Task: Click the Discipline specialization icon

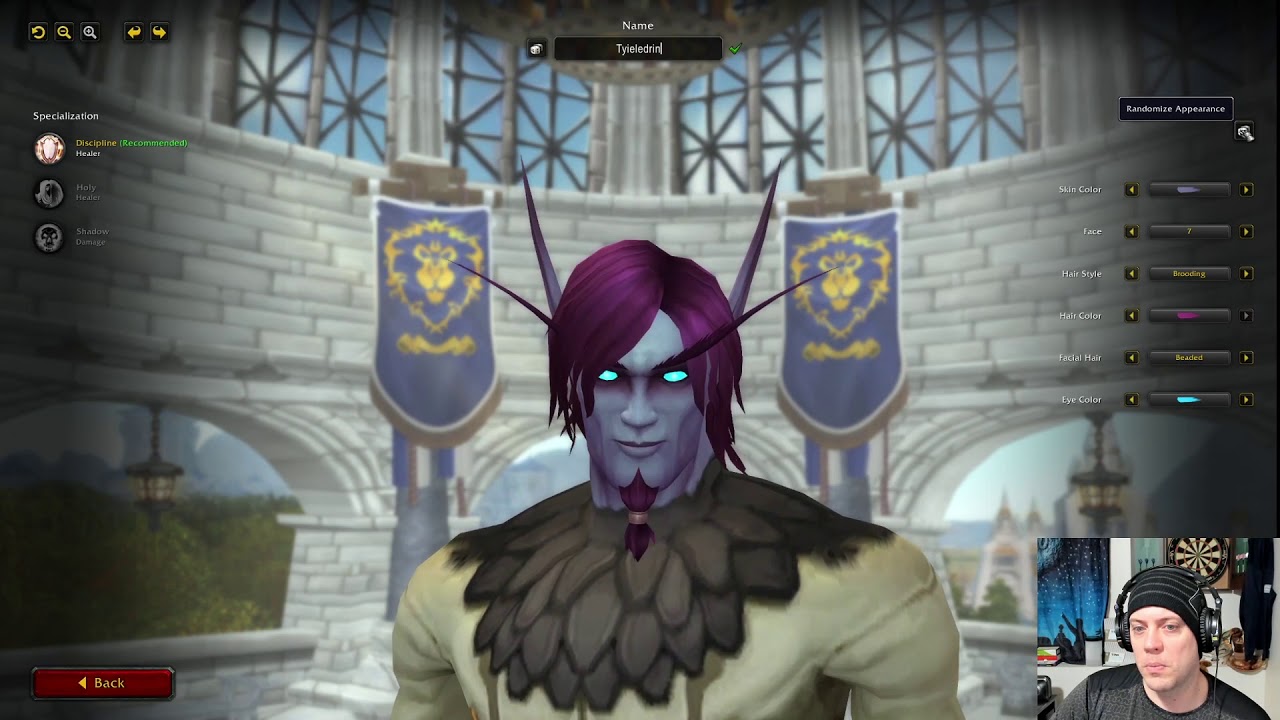Action: point(47,148)
